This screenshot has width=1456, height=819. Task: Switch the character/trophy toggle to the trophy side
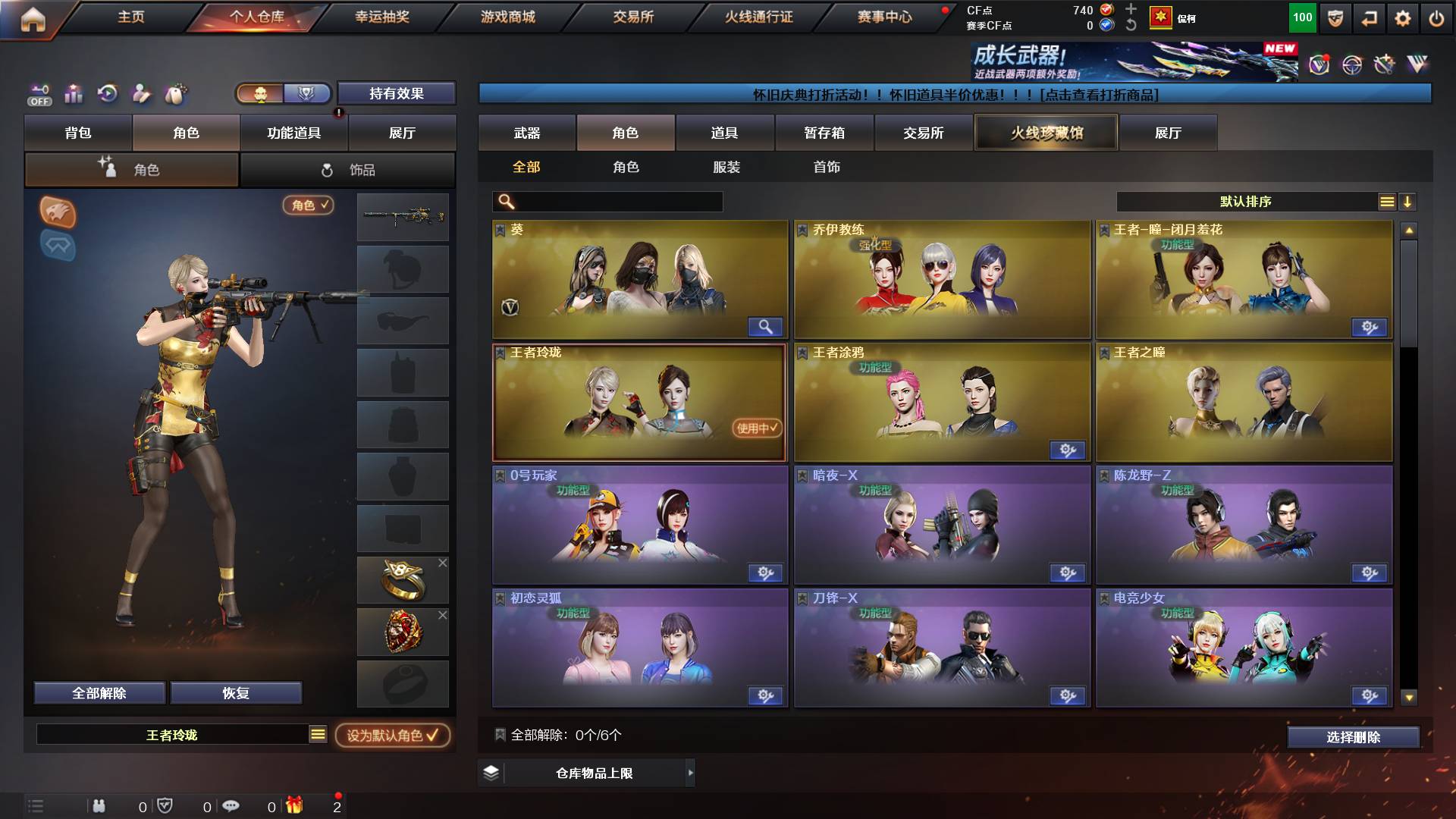pyautogui.click(x=306, y=93)
